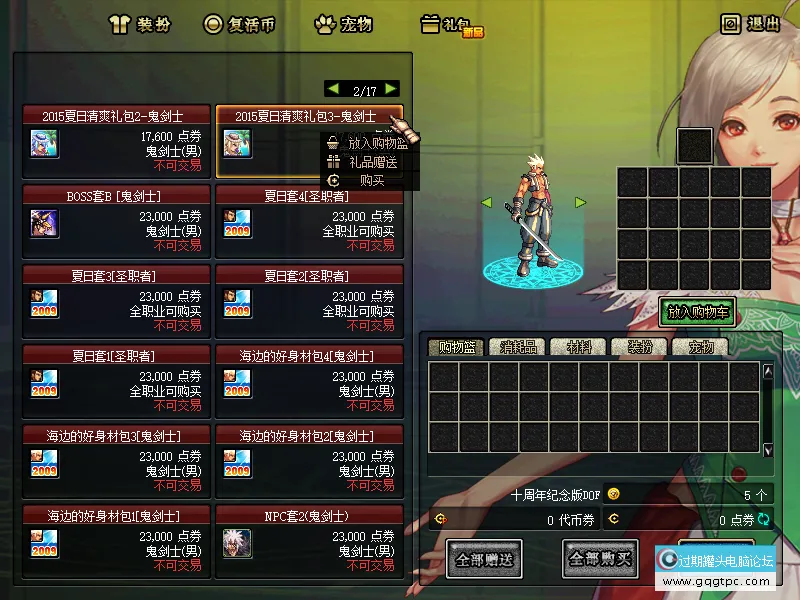Choose 购买 in the context menu
This screenshot has width=800, height=600.
(372, 180)
